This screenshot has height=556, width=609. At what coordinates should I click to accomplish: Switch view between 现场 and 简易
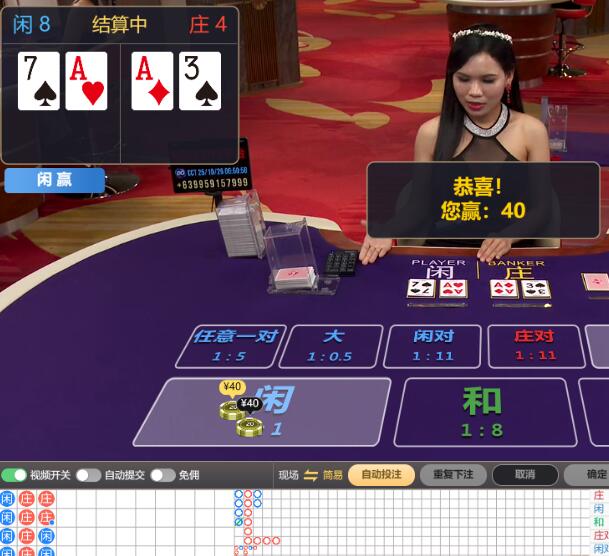(310, 475)
